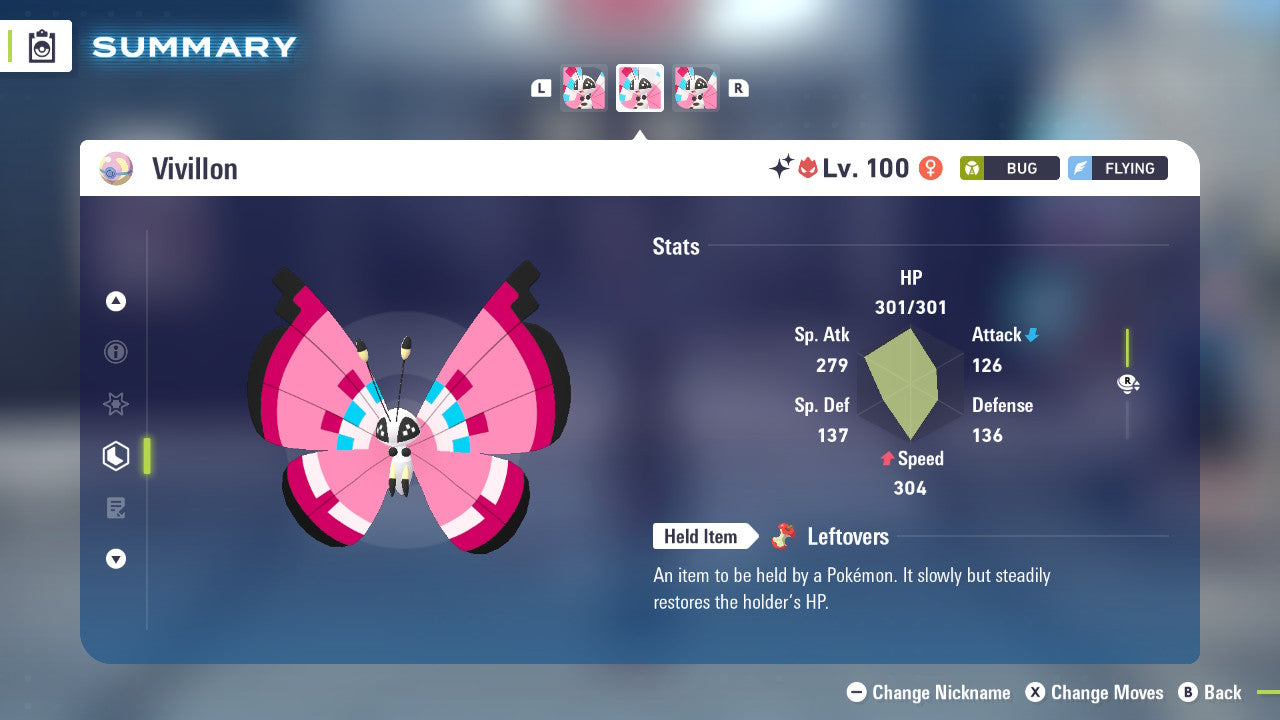Expand upward using the sidebar up arrow
1280x720 pixels.
click(115, 301)
